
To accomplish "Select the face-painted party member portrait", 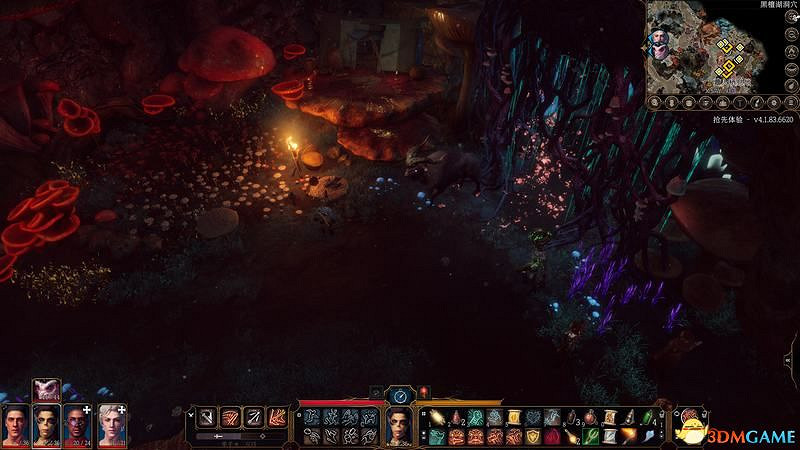I will (47, 424).
